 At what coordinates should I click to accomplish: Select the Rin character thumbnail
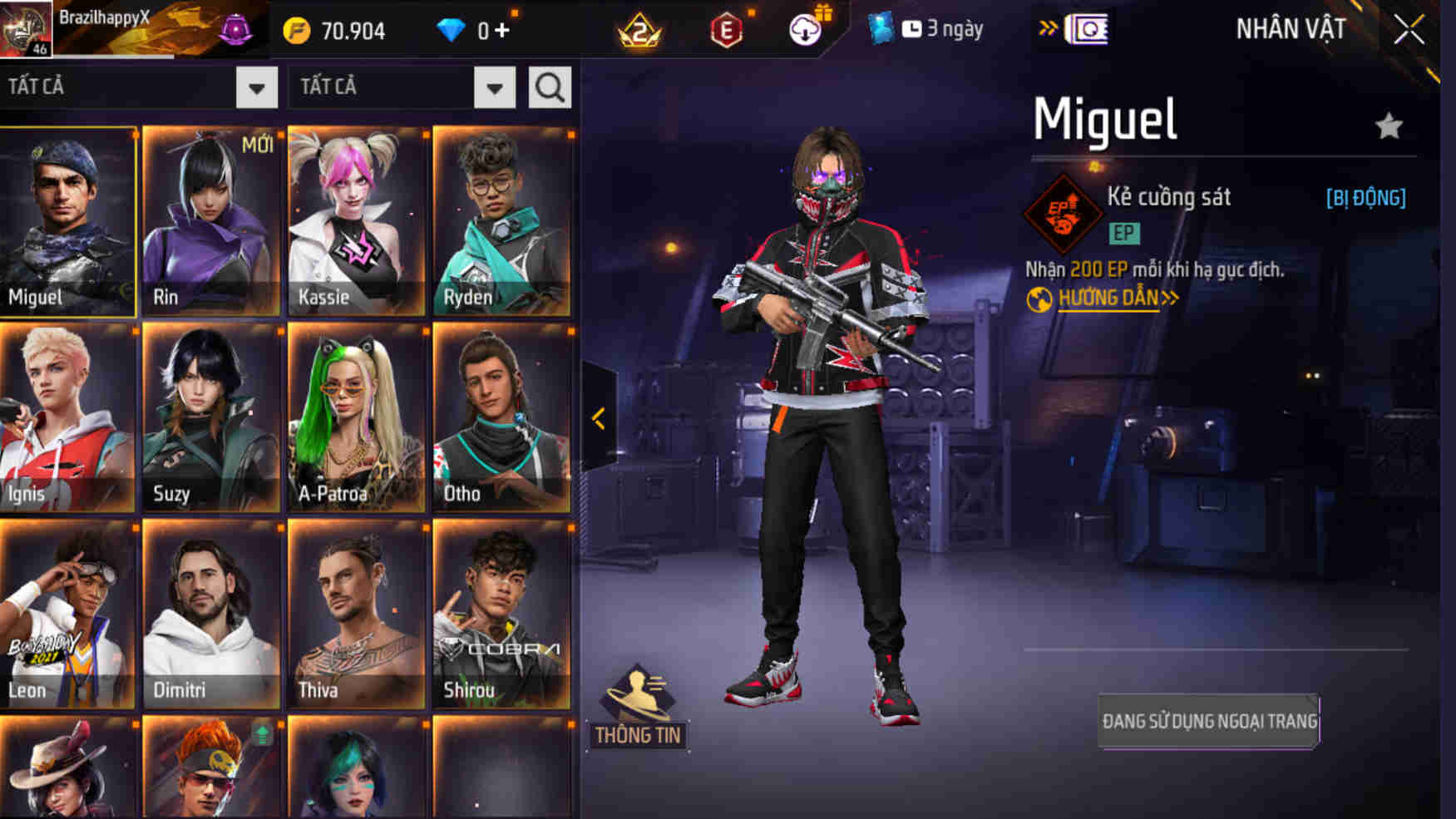click(x=211, y=216)
